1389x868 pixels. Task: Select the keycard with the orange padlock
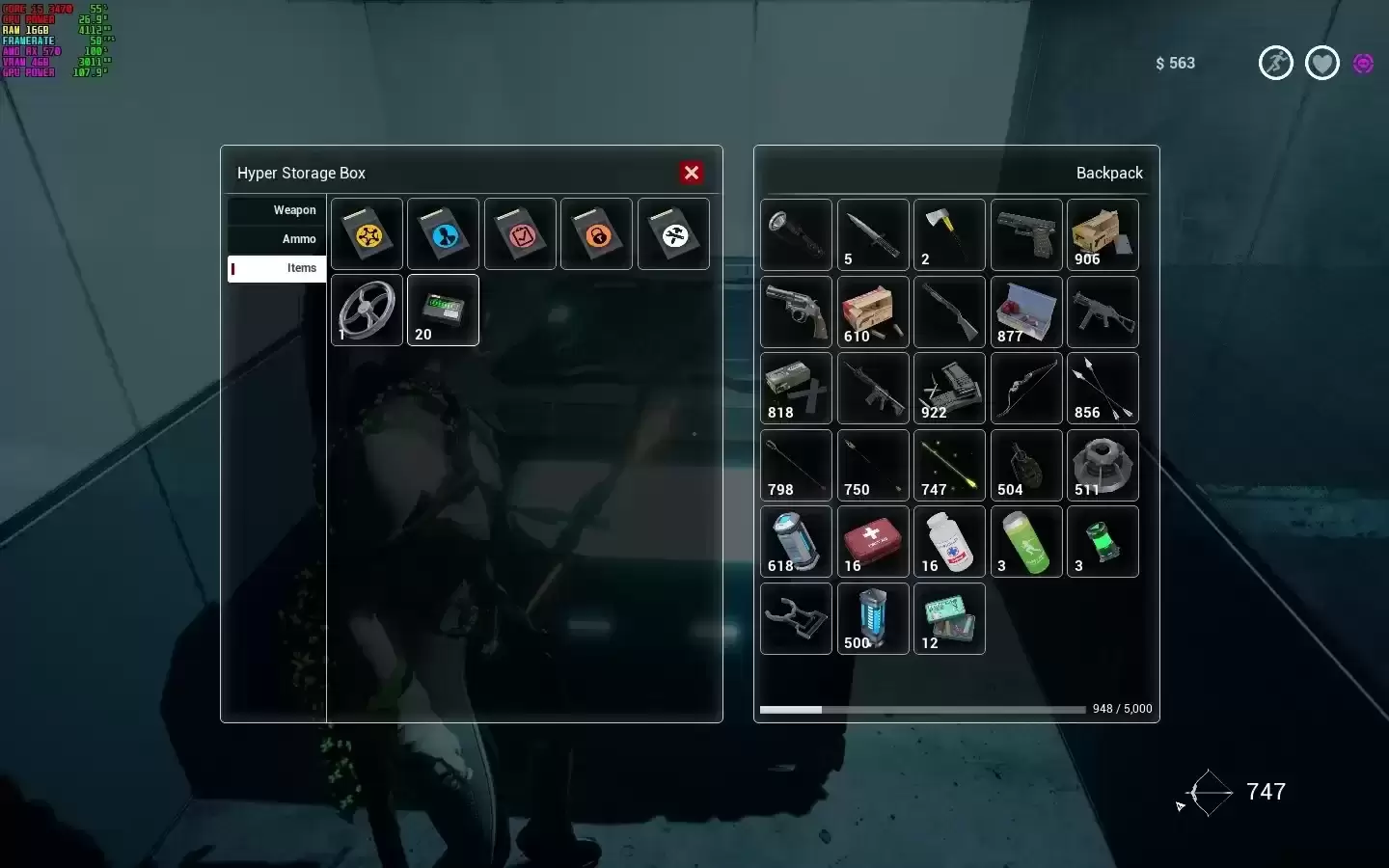point(596,234)
